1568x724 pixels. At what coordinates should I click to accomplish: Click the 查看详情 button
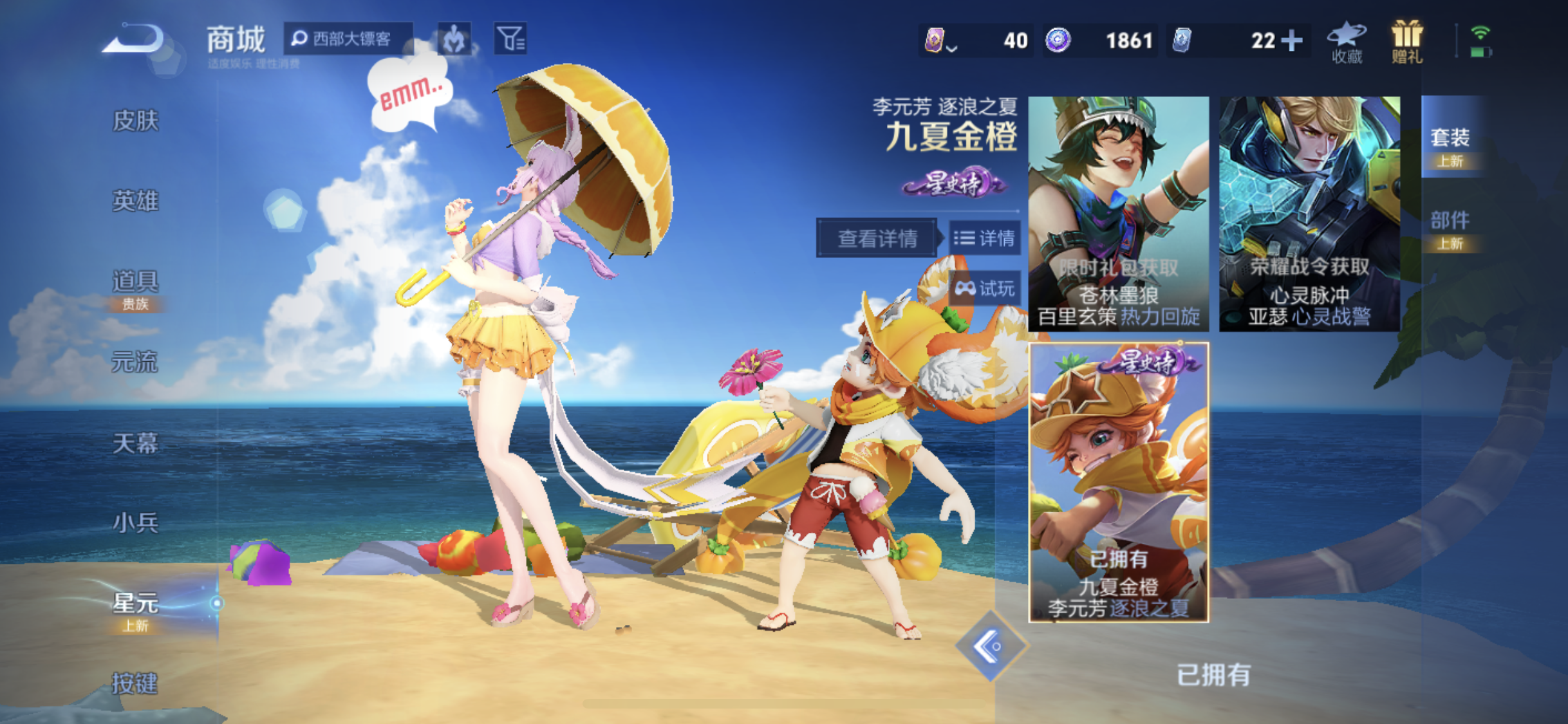click(x=877, y=239)
